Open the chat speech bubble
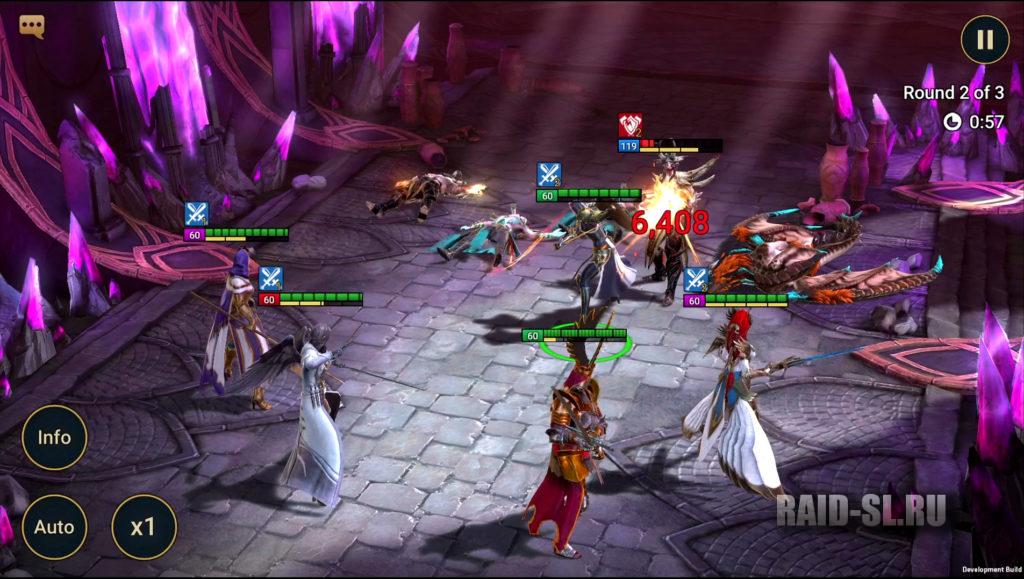This screenshot has height=579, width=1024. click(x=32, y=26)
